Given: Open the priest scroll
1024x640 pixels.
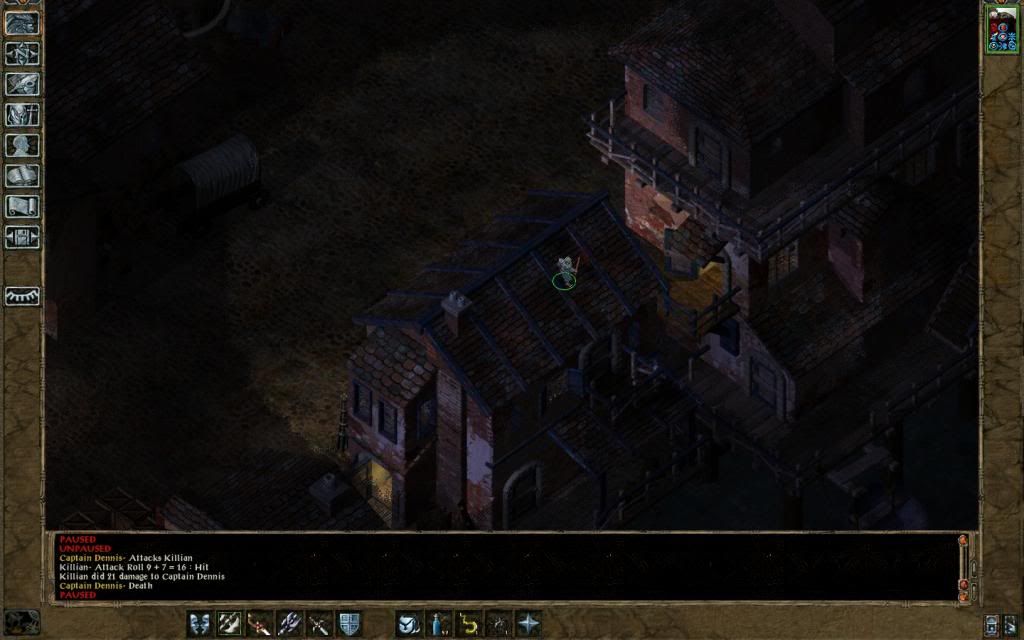Looking at the screenshot, I should pyautogui.click(x=22, y=206).
